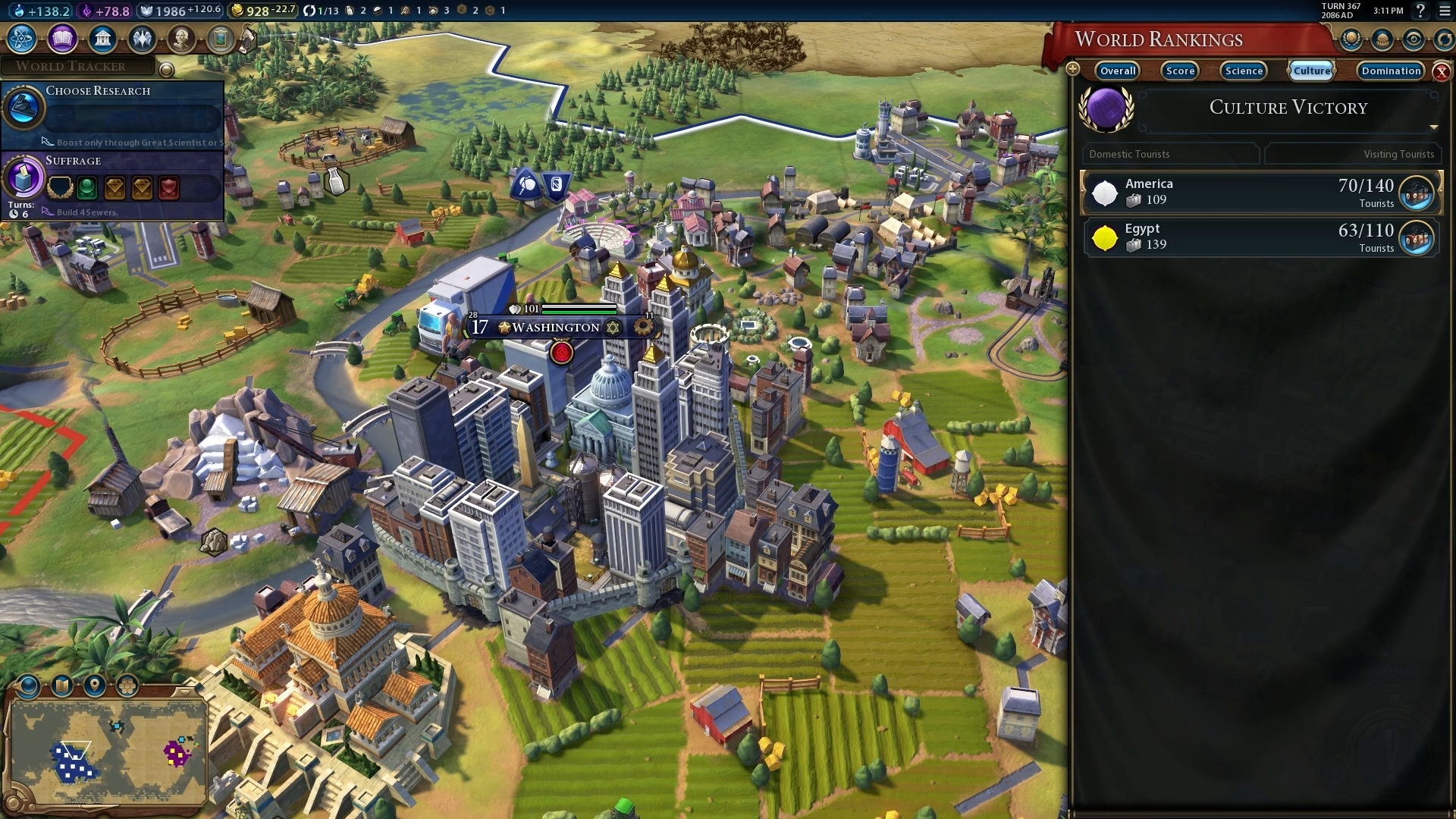This screenshot has height=819, width=1456.
Task: Open the minimap map pins button
Action: coord(95,686)
